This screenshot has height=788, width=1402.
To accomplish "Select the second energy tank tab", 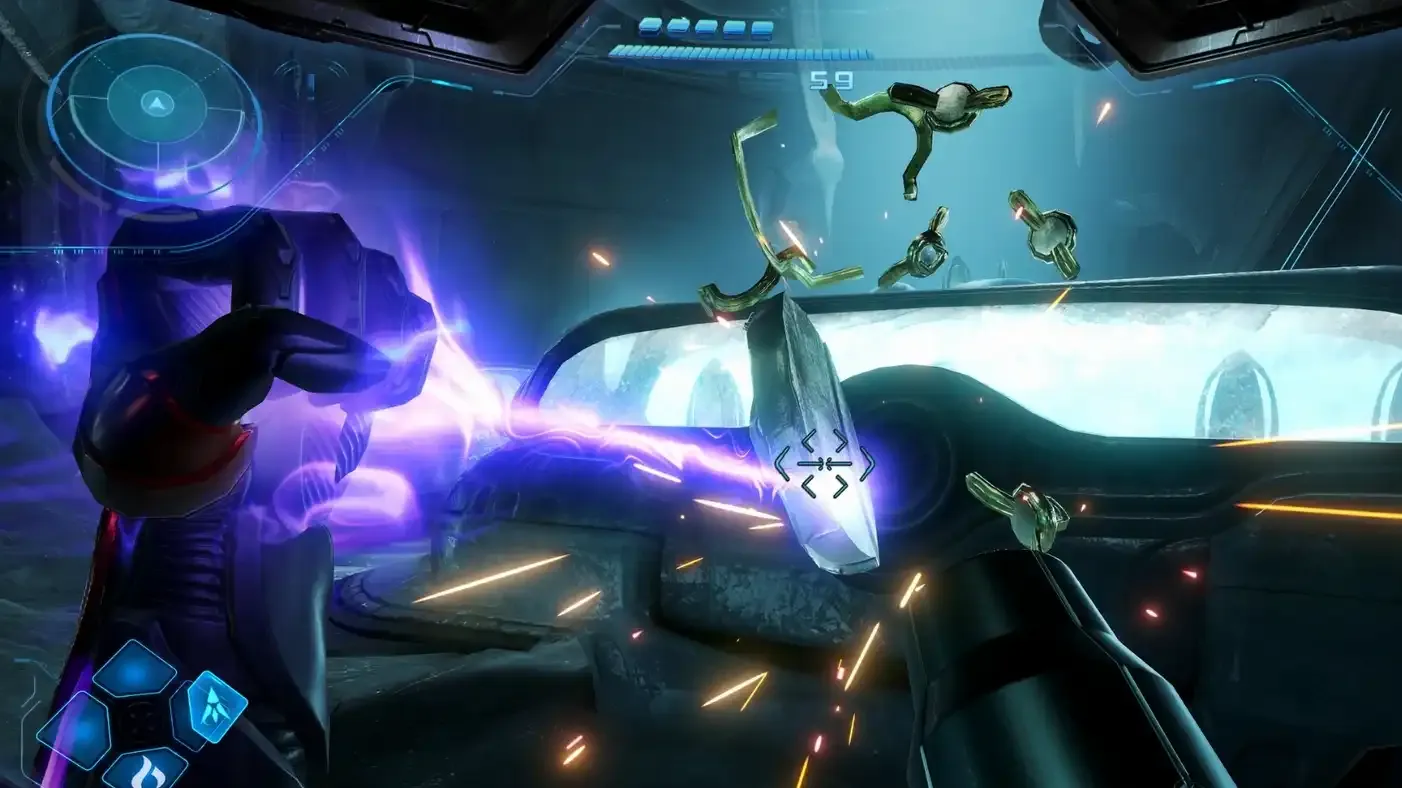I will (x=678, y=27).
